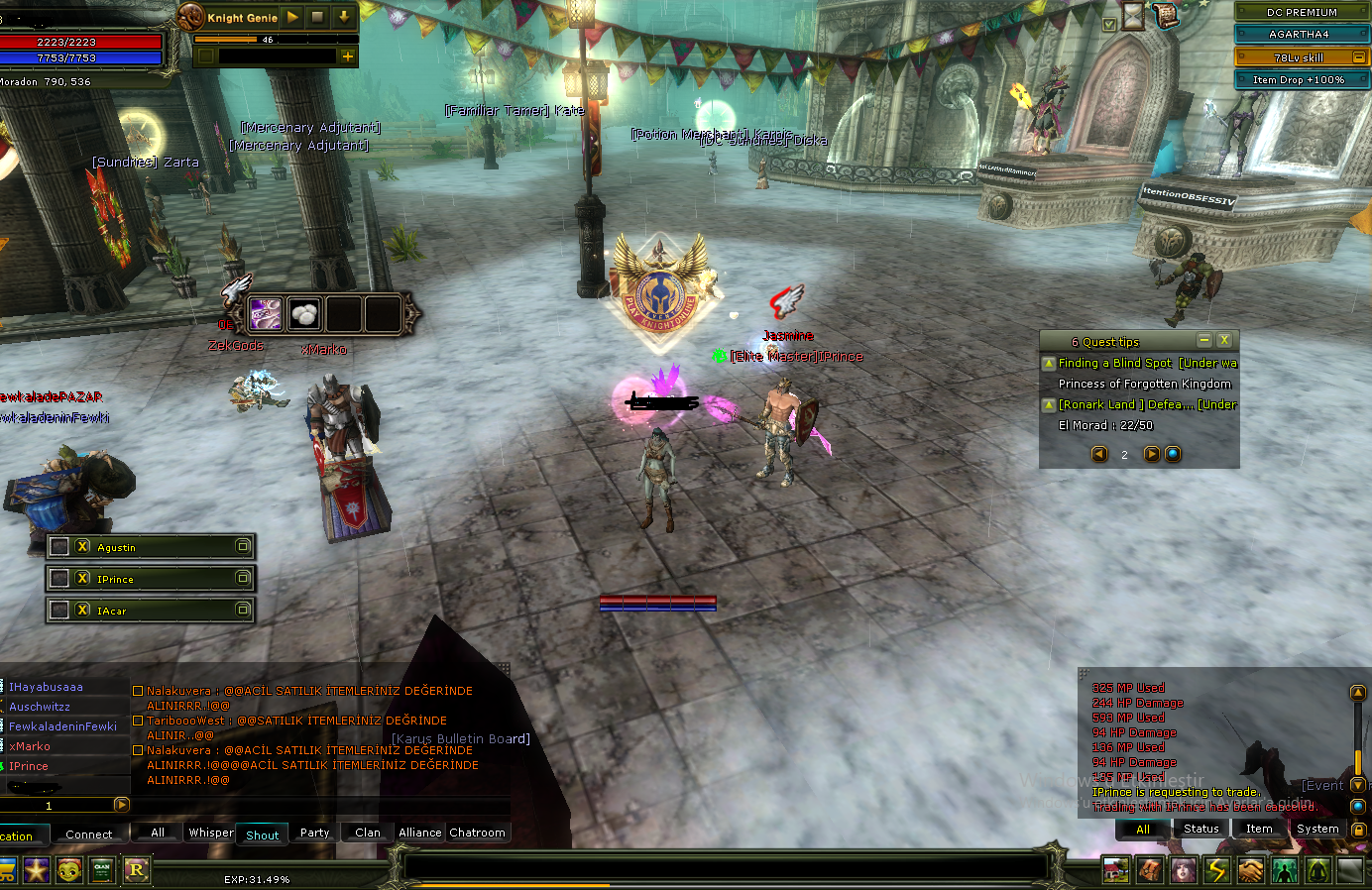Click the Item Drop +100% banner
1372x890 pixels.
coord(1300,79)
